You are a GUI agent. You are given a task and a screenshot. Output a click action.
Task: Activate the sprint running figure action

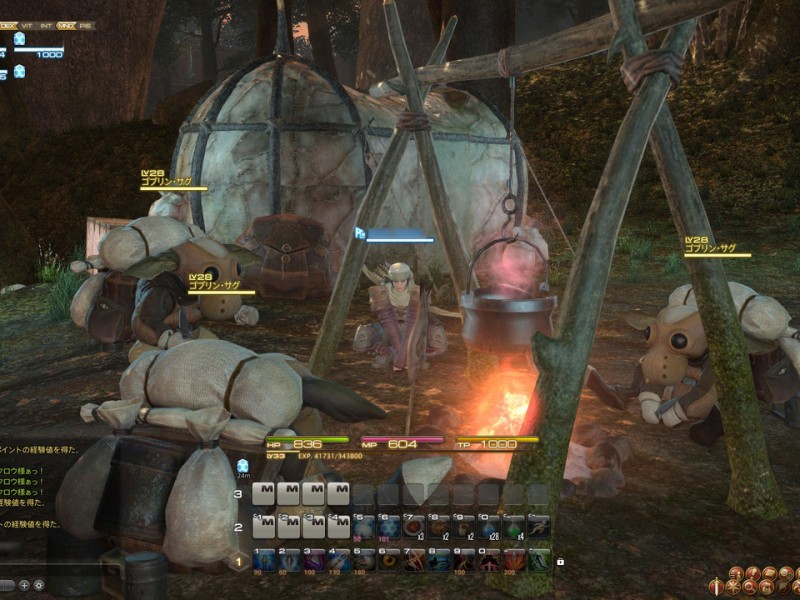pos(539,527)
